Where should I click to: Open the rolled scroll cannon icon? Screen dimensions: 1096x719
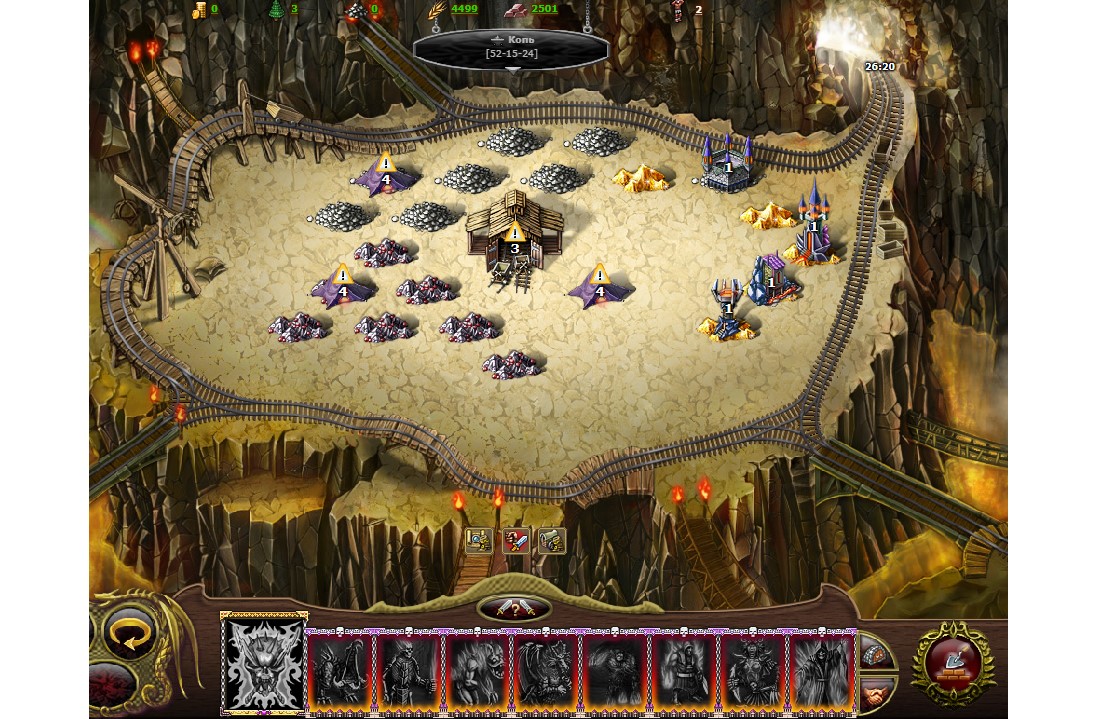[x=552, y=541]
